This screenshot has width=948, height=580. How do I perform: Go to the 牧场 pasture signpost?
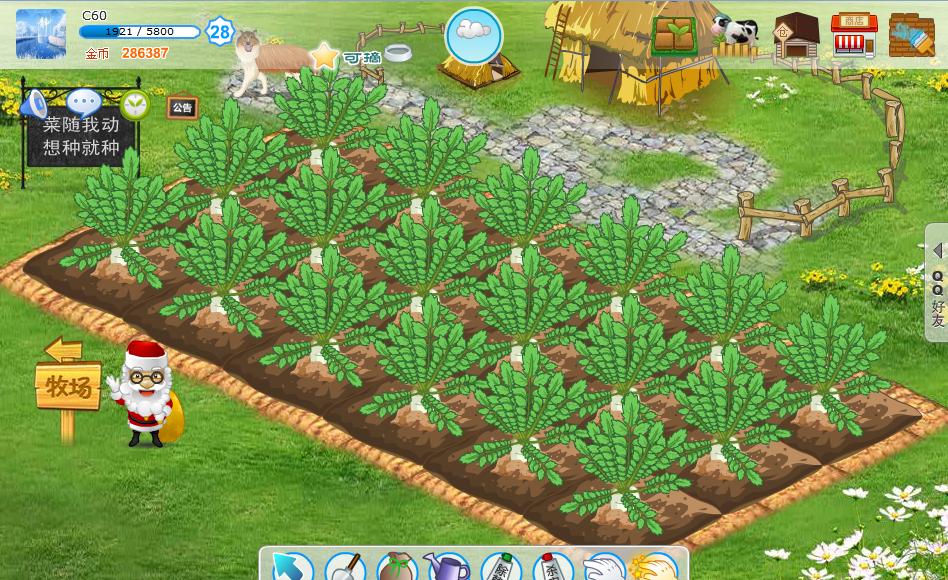point(68,385)
